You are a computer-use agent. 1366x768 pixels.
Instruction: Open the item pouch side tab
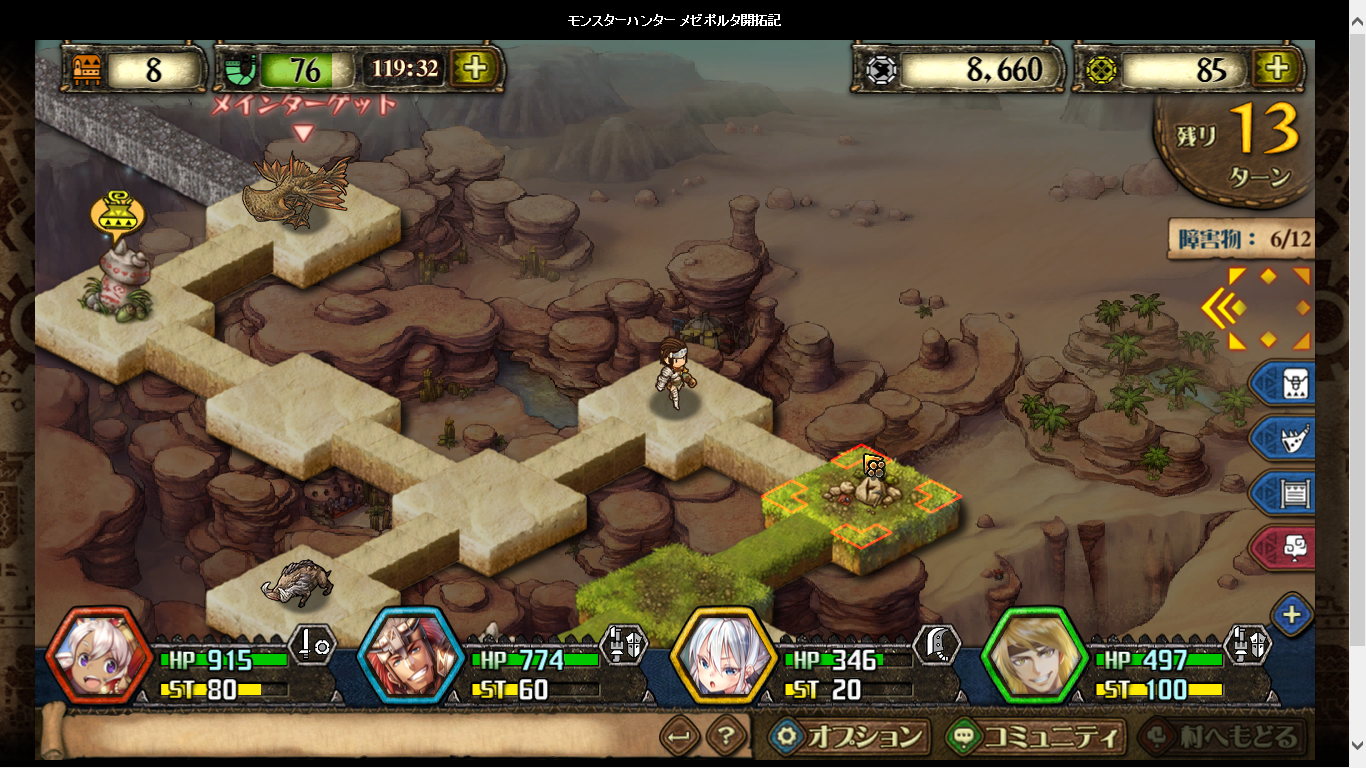[x=1284, y=383]
